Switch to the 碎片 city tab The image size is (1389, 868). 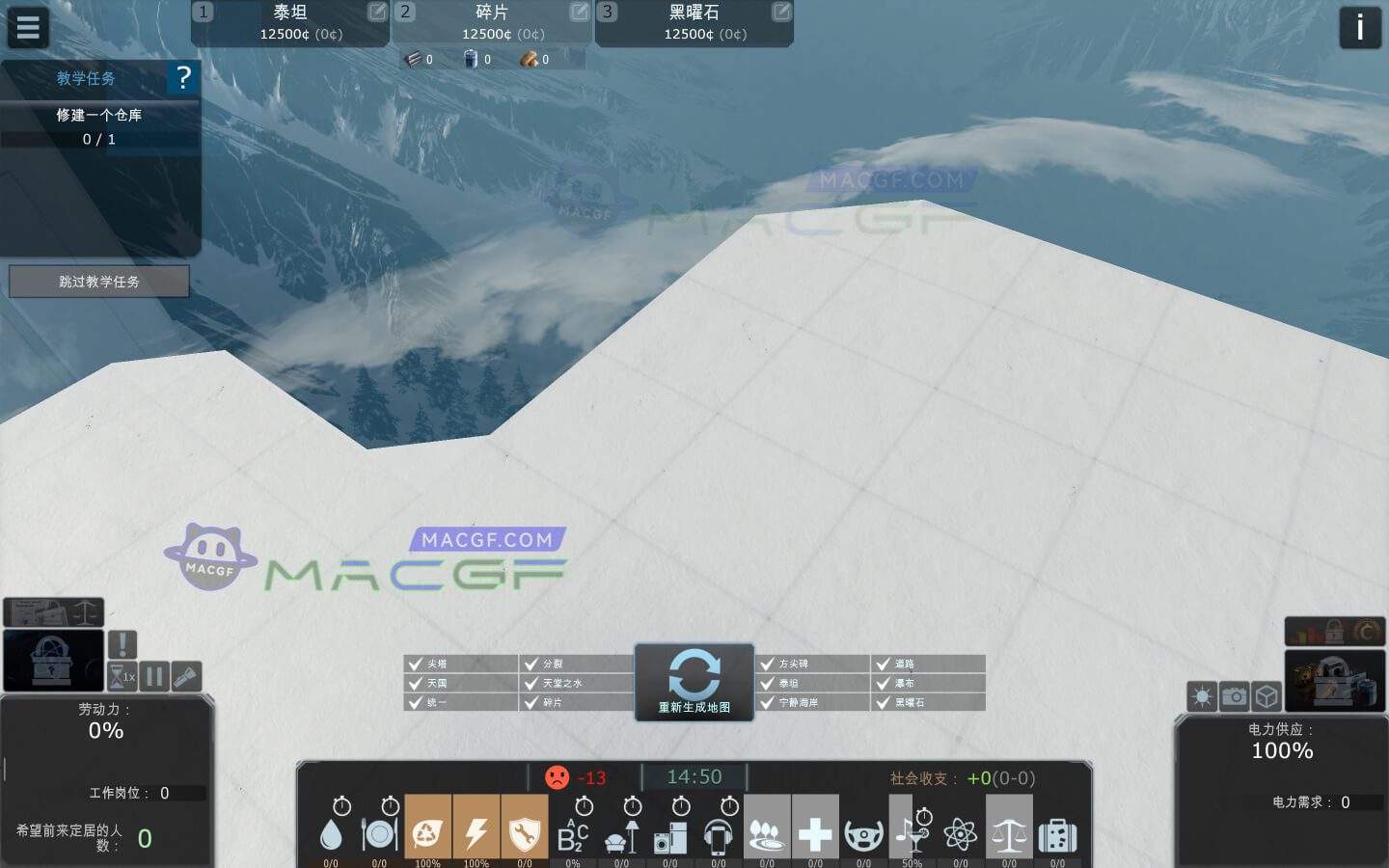(x=492, y=23)
